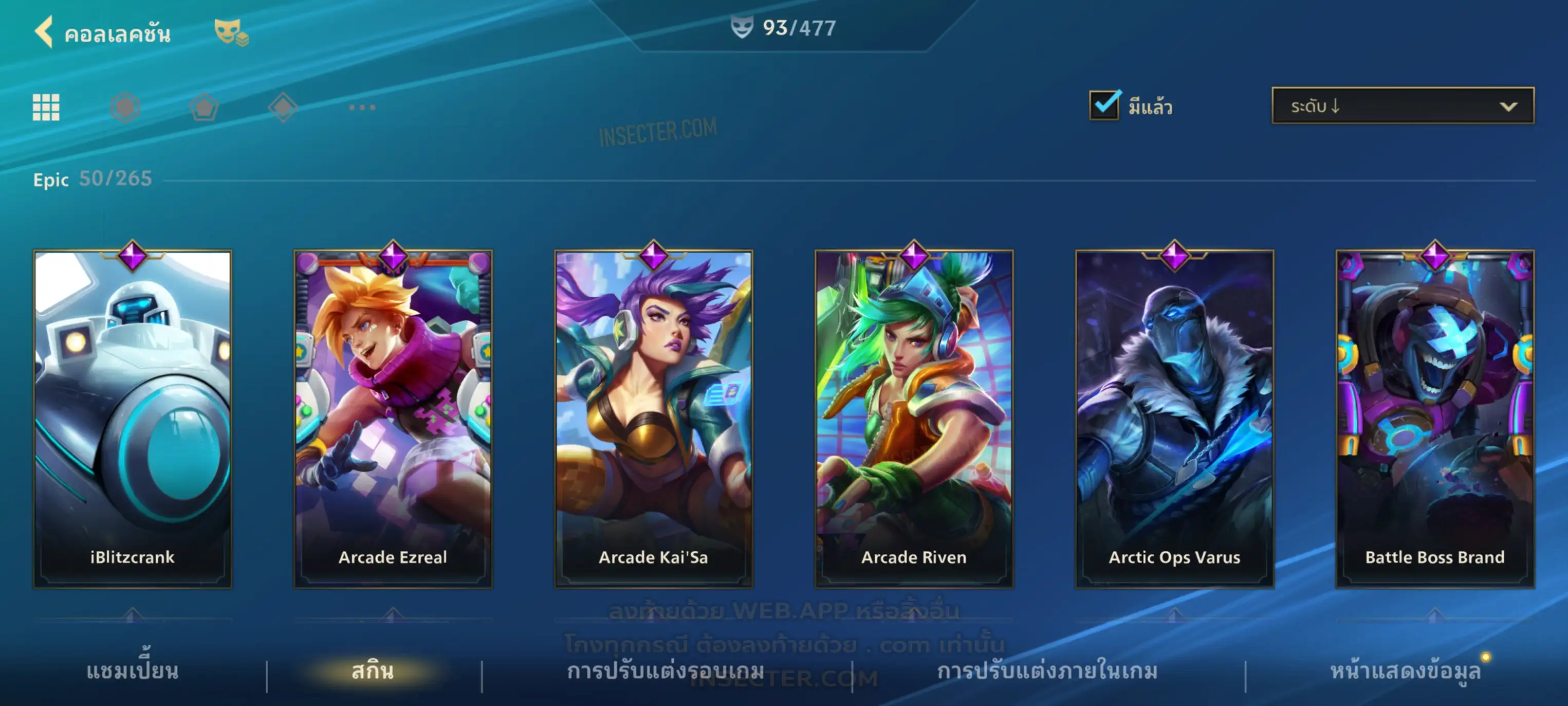Image resolution: width=1568 pixels, height=706 pixels.
Task: Toggle the มีแล้ว owned checkbox
Action: coord(1104,105)
